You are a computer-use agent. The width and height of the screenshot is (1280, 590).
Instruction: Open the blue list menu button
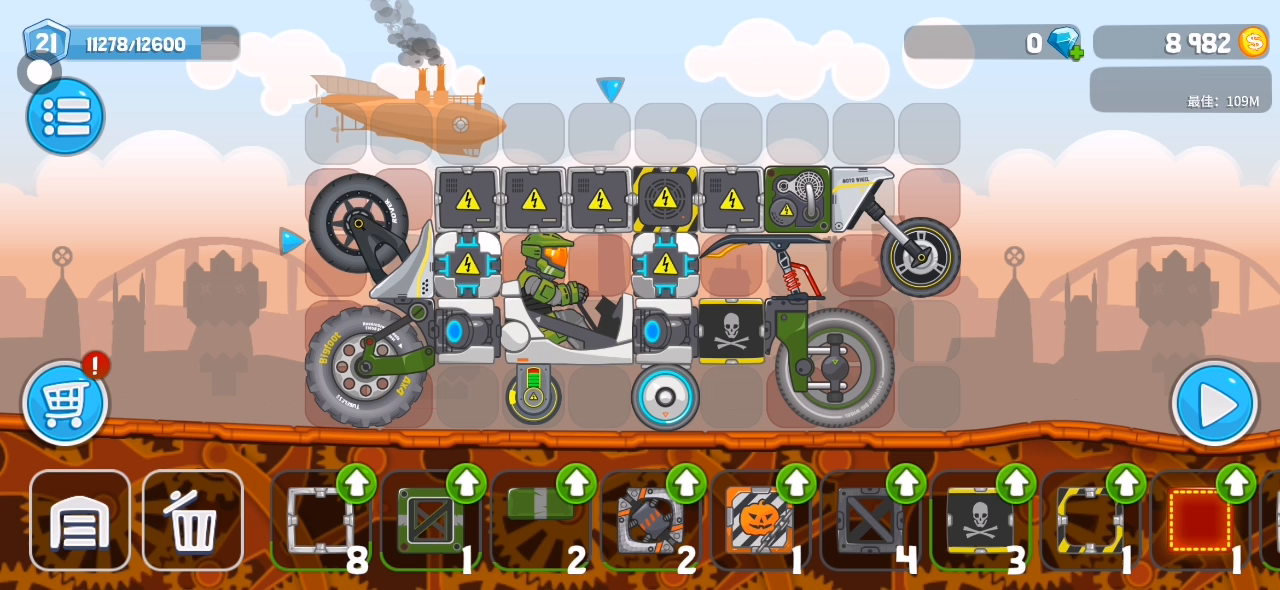(65, 117)
